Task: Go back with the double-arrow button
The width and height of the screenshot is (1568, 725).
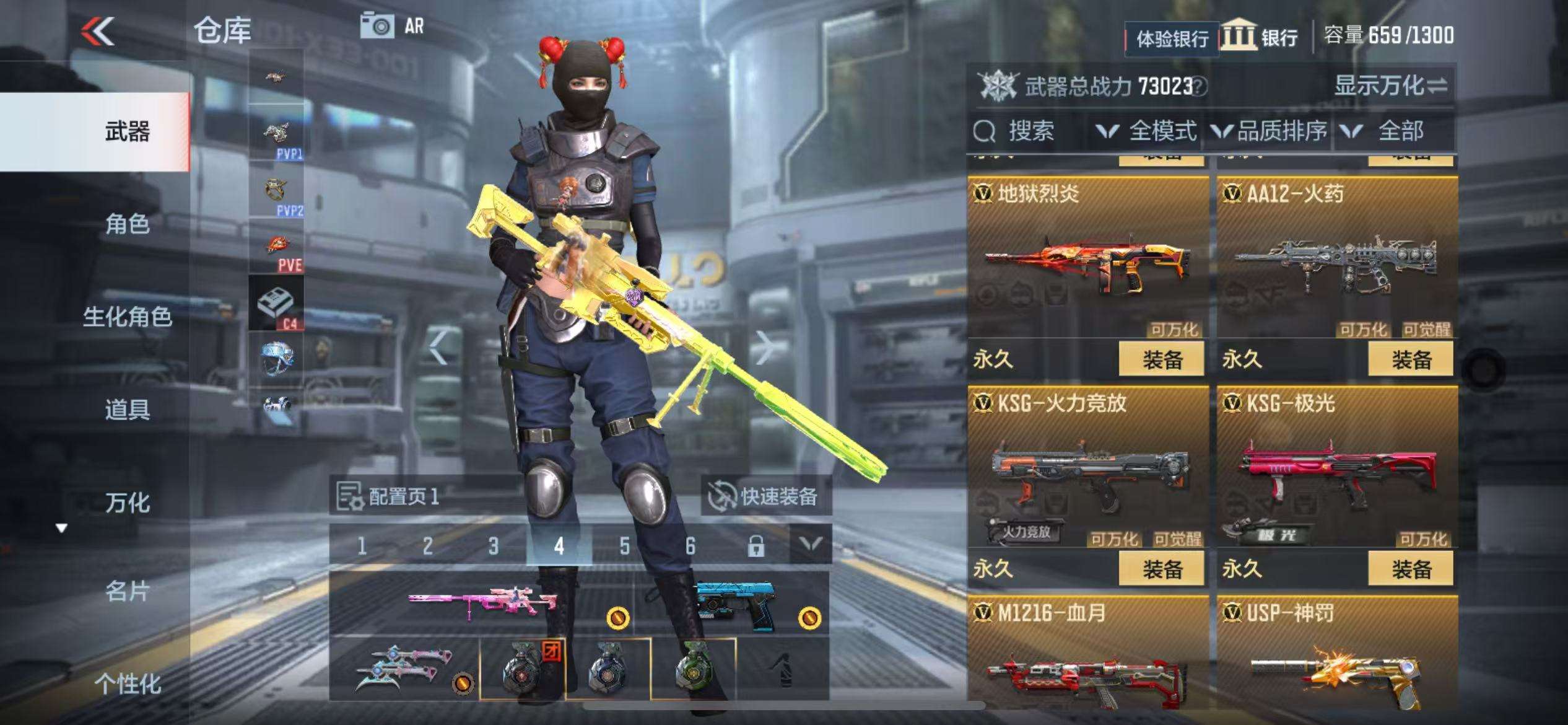Action: (x=98, y=31)
